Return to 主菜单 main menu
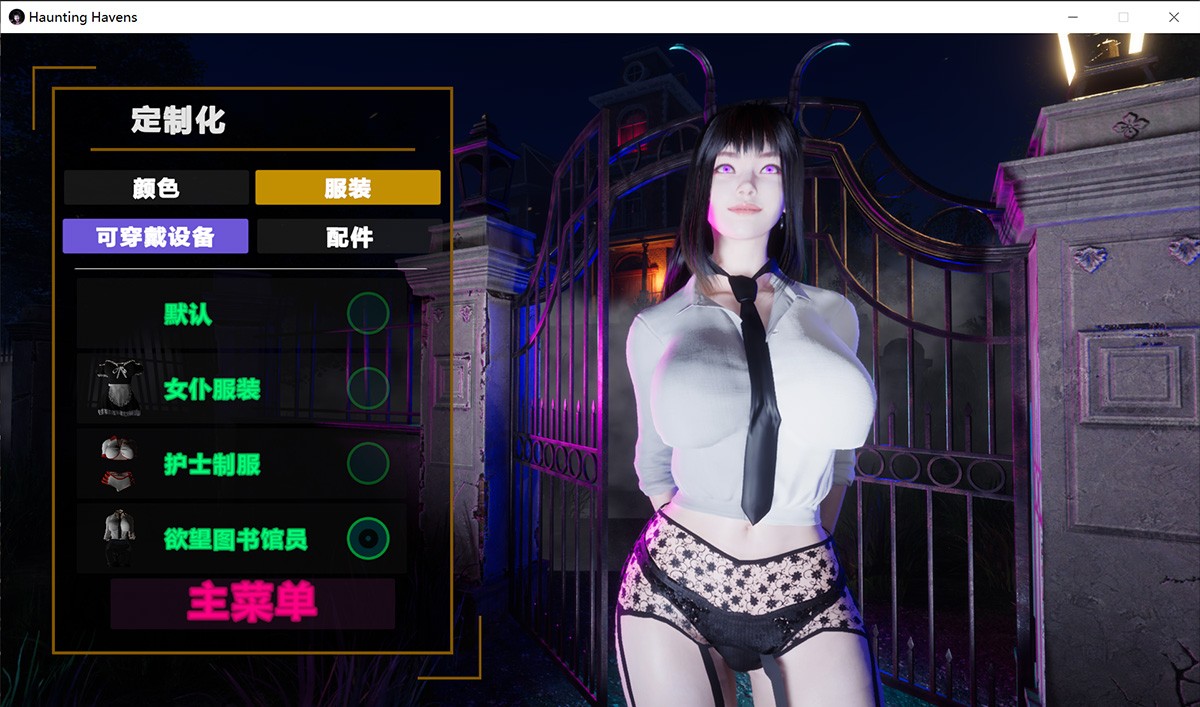Image resolution: width=1200 pixels, height=707 pixels. (252, 603)
